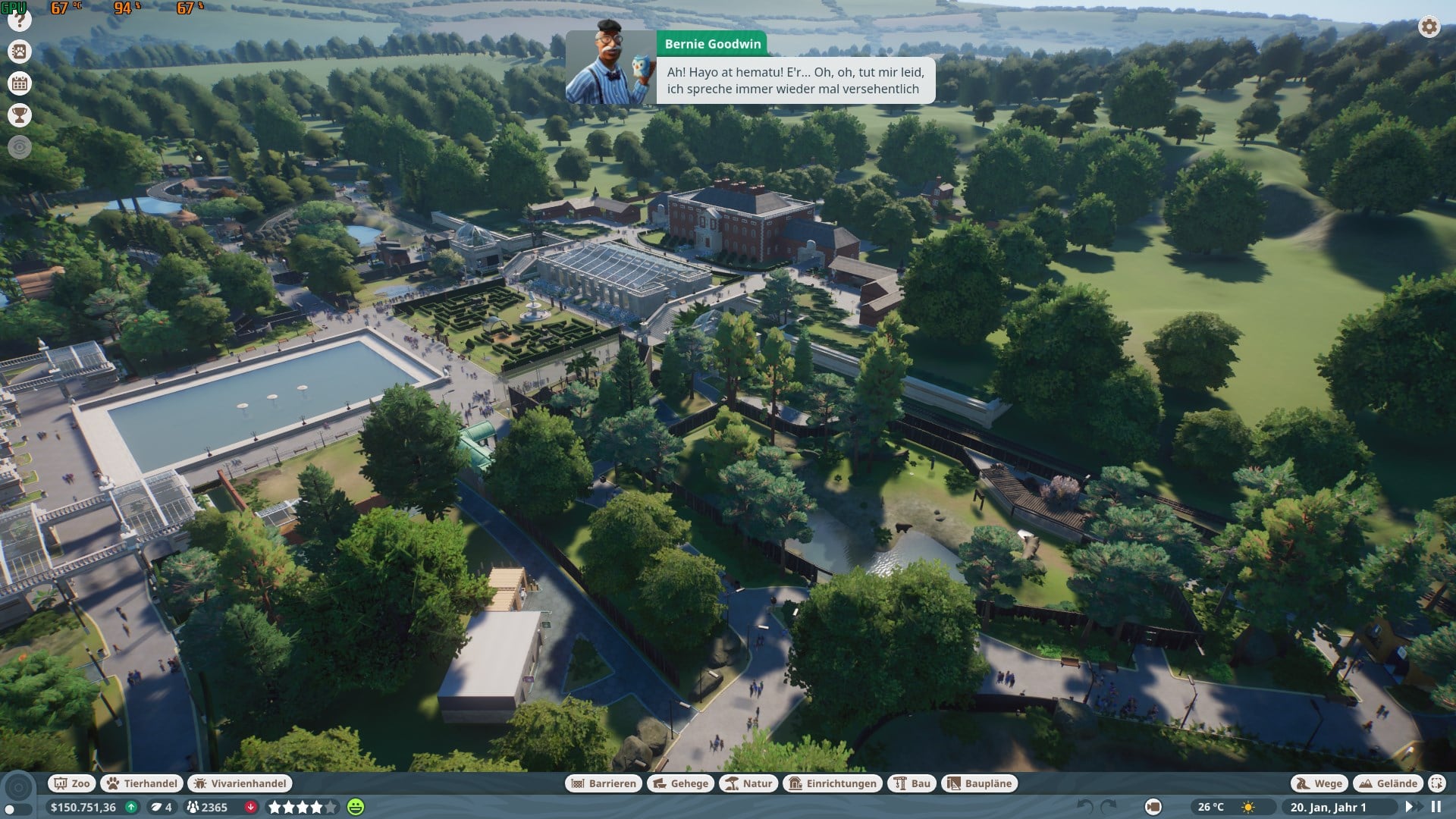This screenshot has width=1456, height=819.
Task: Activate the multi-select dashed square tool
Action: point(1436,783)
